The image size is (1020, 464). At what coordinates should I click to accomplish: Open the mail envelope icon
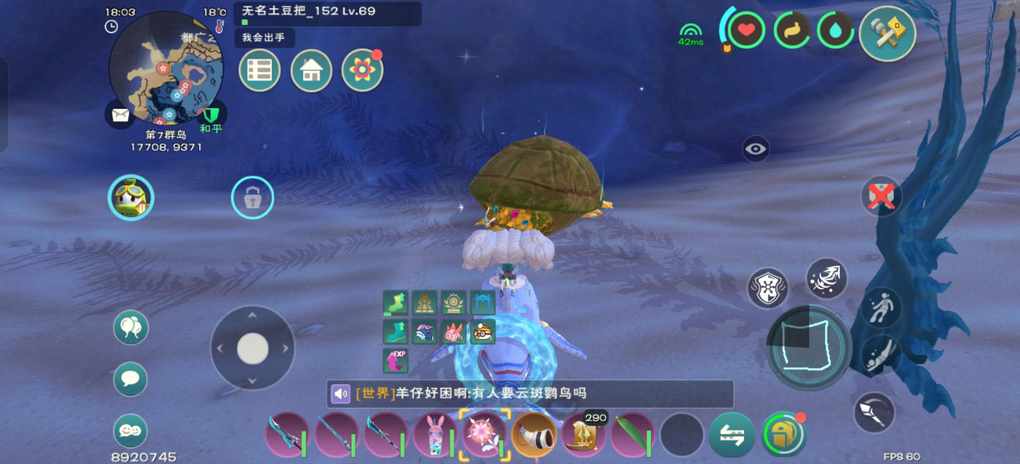pos(120,115)
